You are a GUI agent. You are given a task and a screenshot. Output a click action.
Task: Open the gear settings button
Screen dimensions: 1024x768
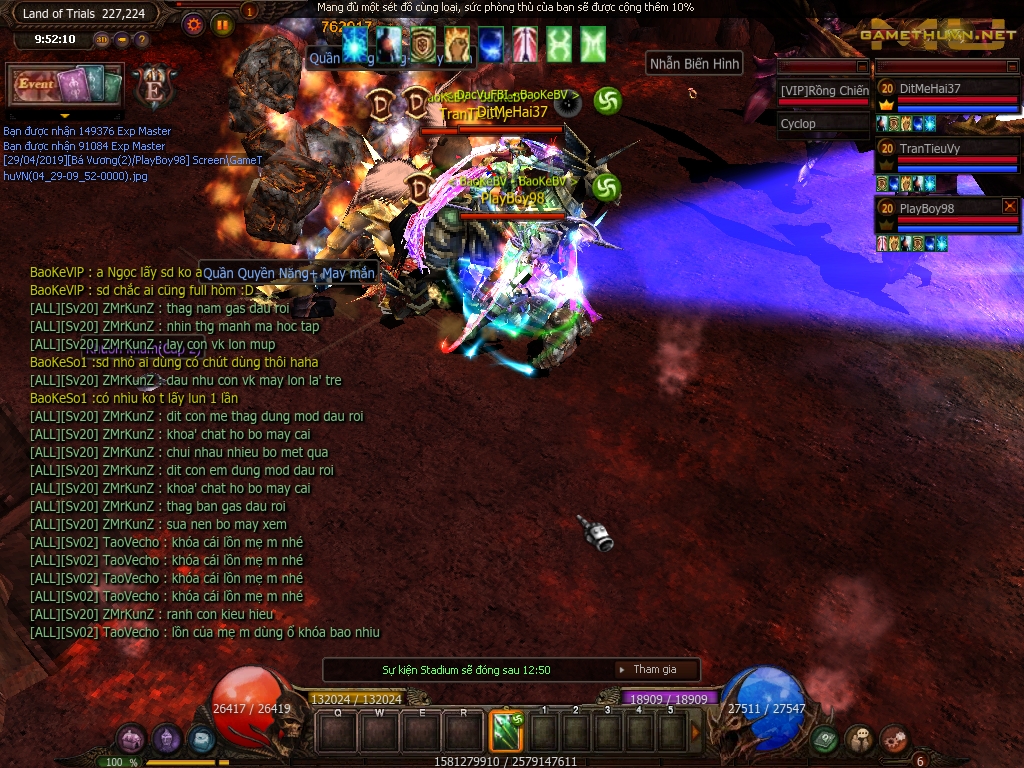[x=194, y=25]
